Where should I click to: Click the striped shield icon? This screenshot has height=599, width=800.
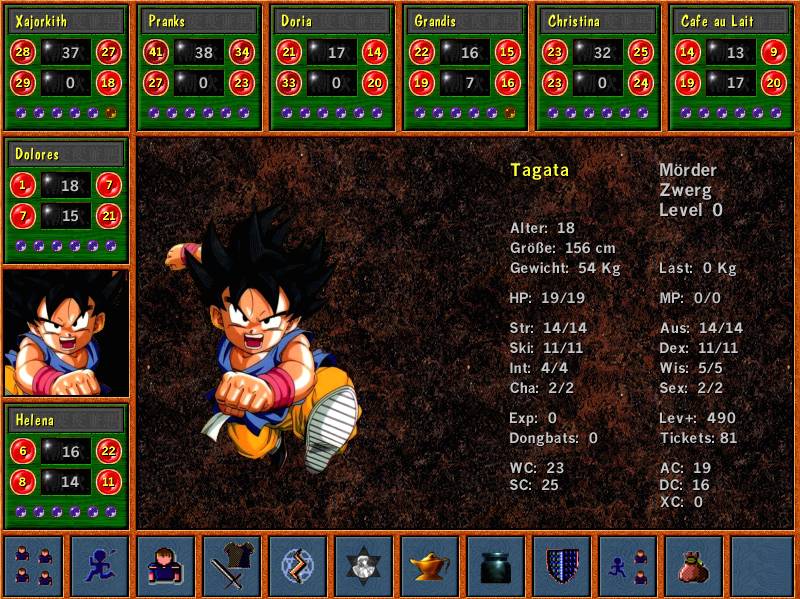coord(562,566)
